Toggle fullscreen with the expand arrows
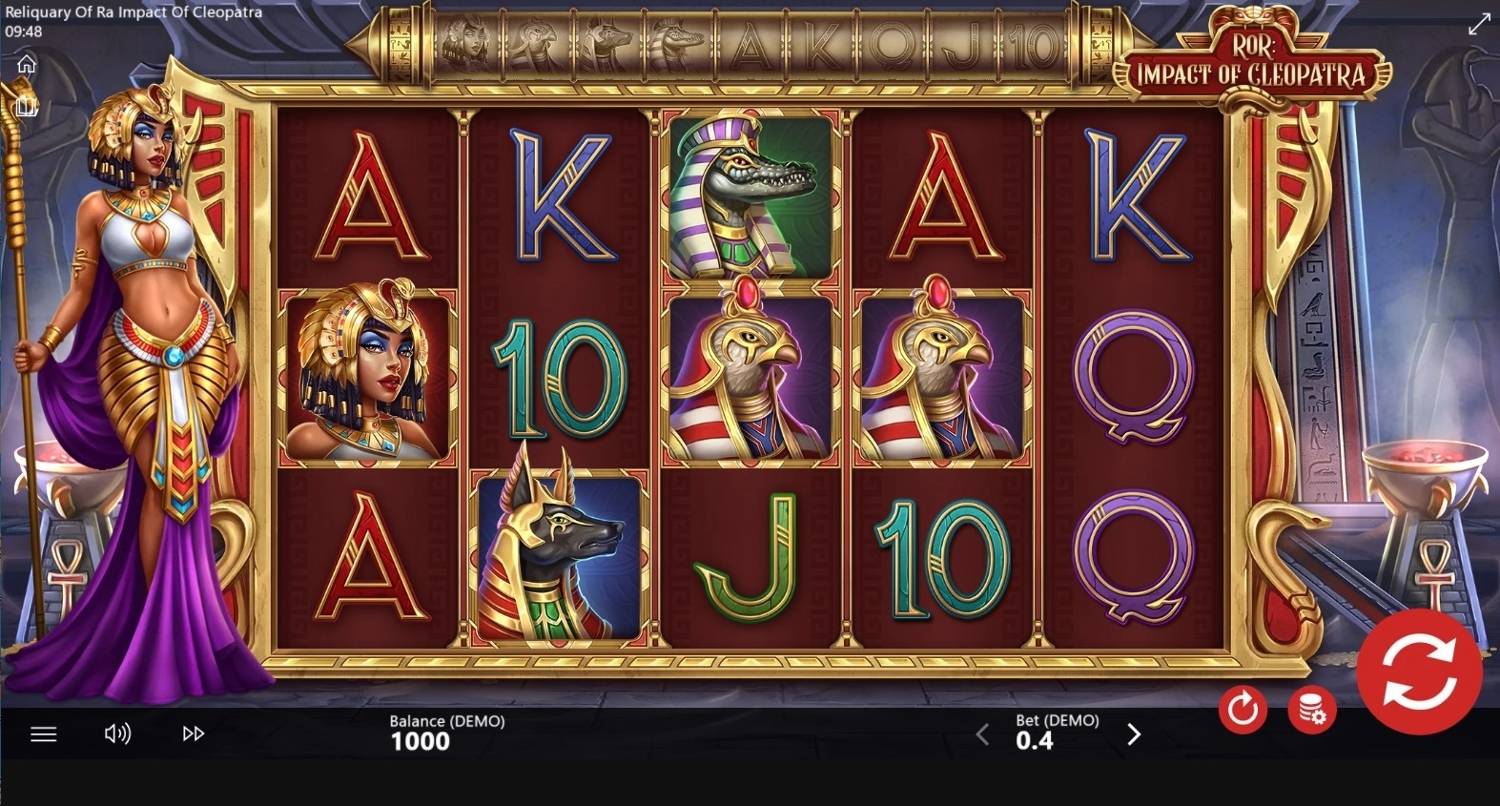The image size is (1500, 806). (x=1479, y=25)
